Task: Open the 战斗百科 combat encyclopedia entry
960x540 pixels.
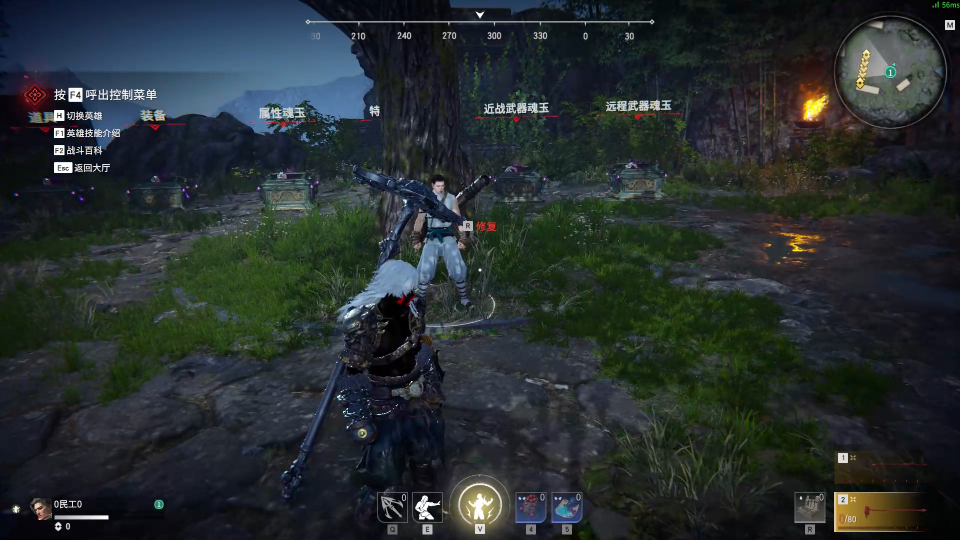Action: tap(87, 150)
